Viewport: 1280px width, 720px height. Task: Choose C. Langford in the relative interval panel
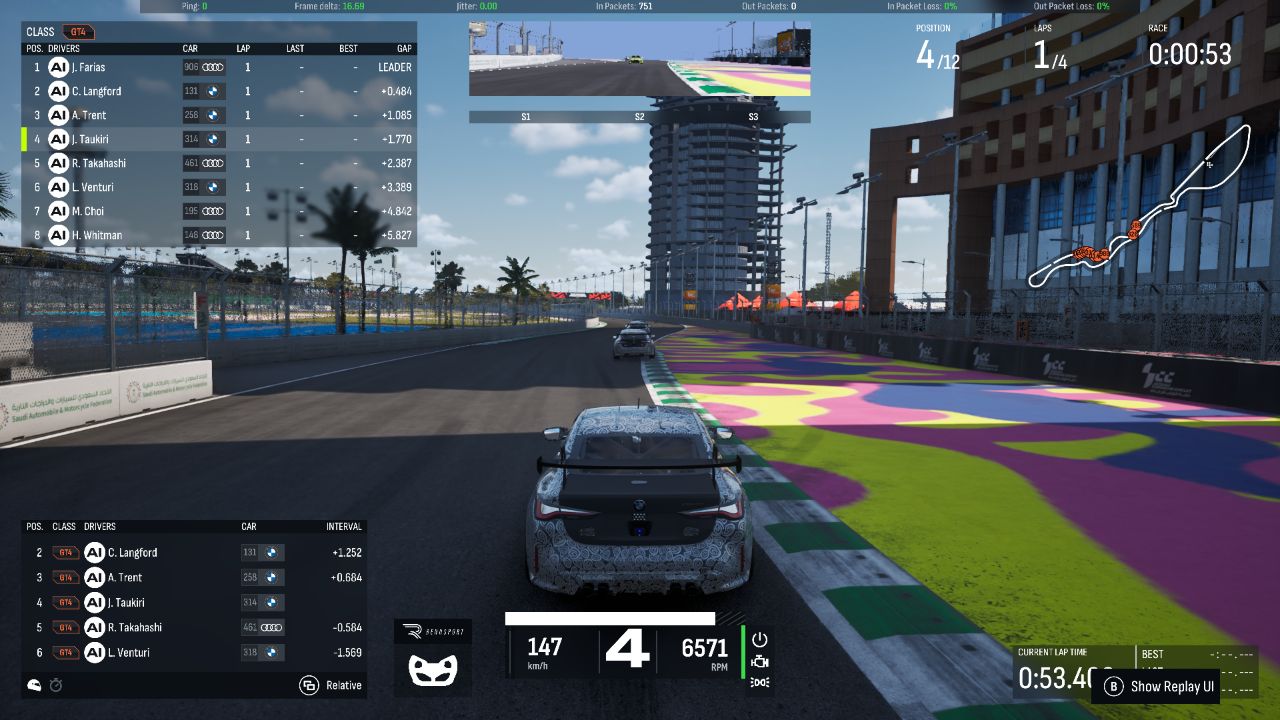(132, 552)
